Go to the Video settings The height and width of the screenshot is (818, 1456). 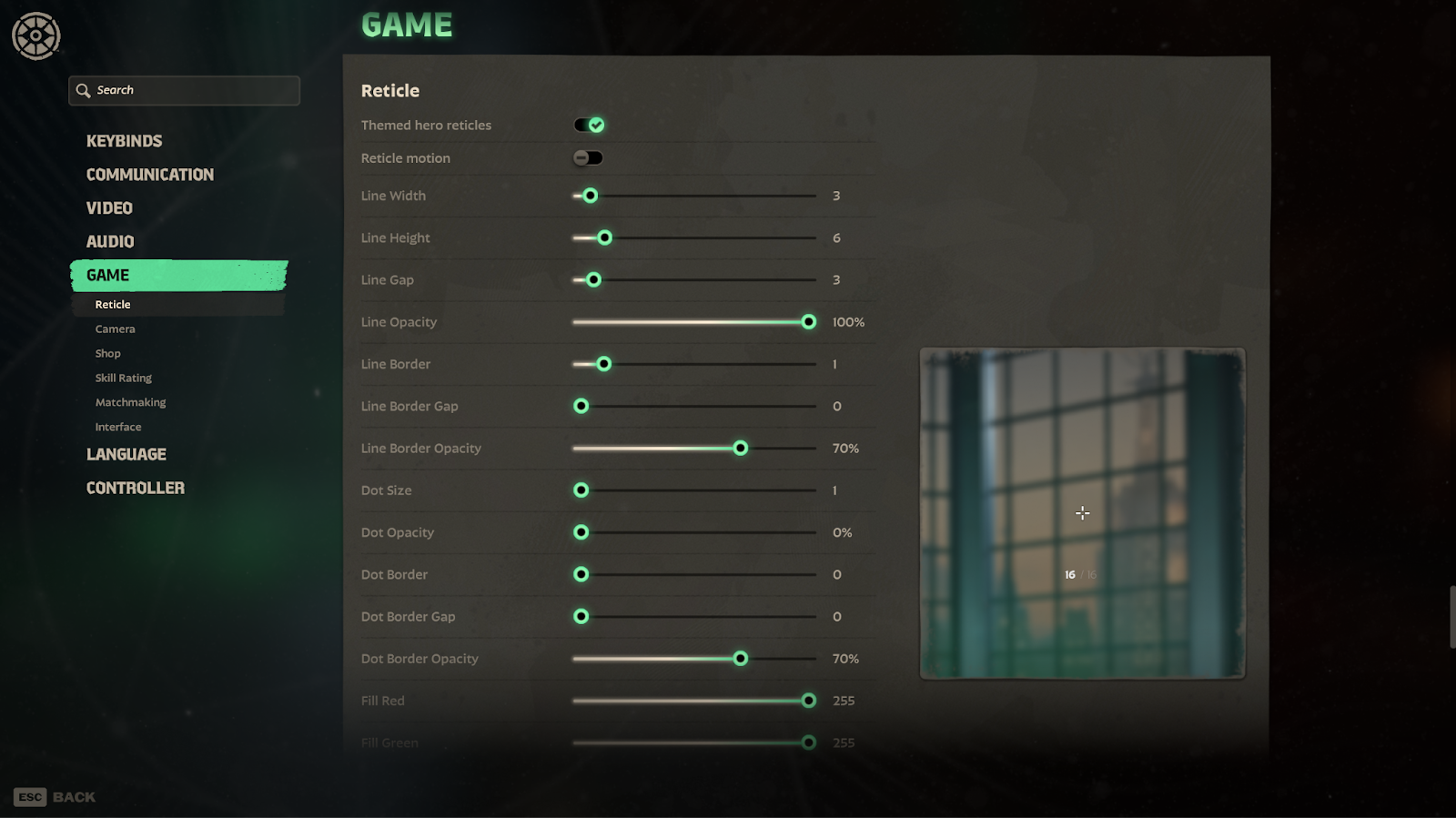109,208
